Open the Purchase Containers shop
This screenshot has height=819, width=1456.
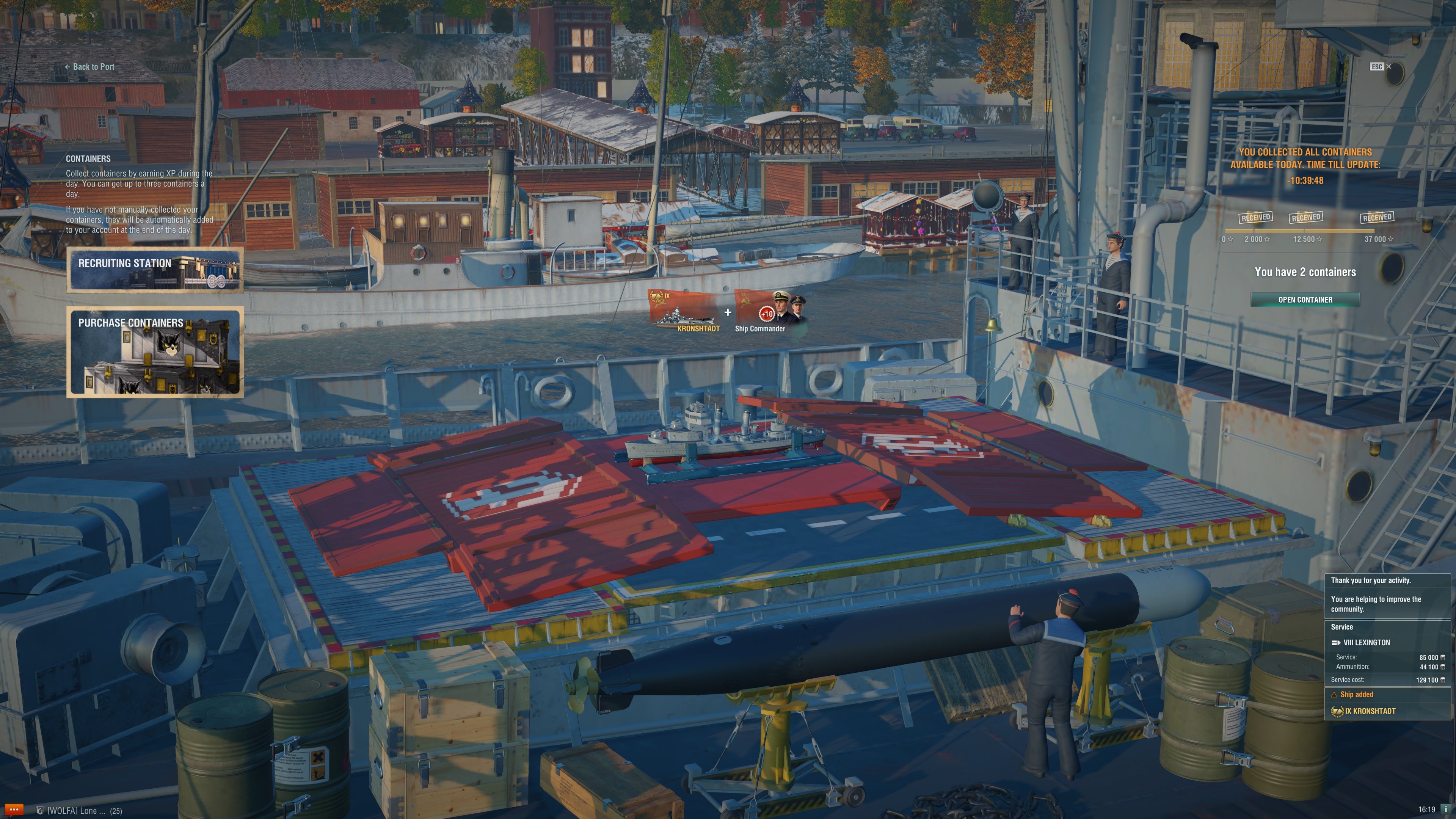pos(155,352)
